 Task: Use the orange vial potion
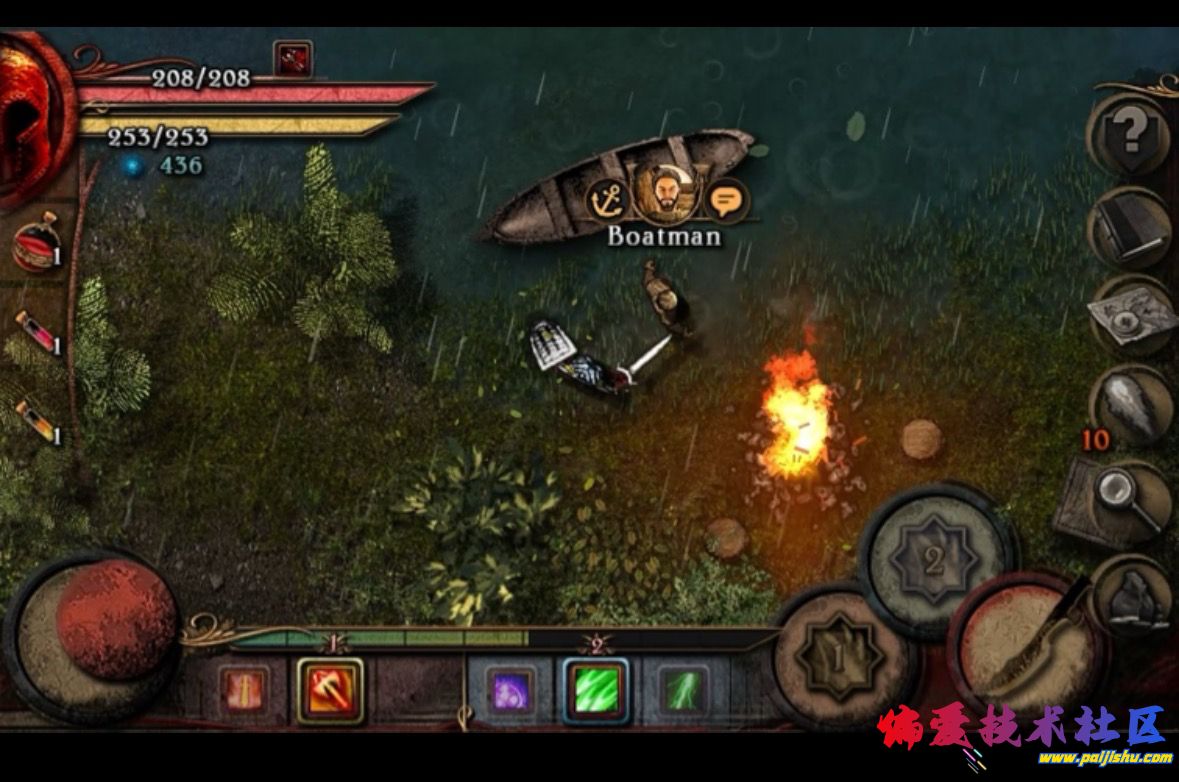pyautogui.click(x=37, y=420)
